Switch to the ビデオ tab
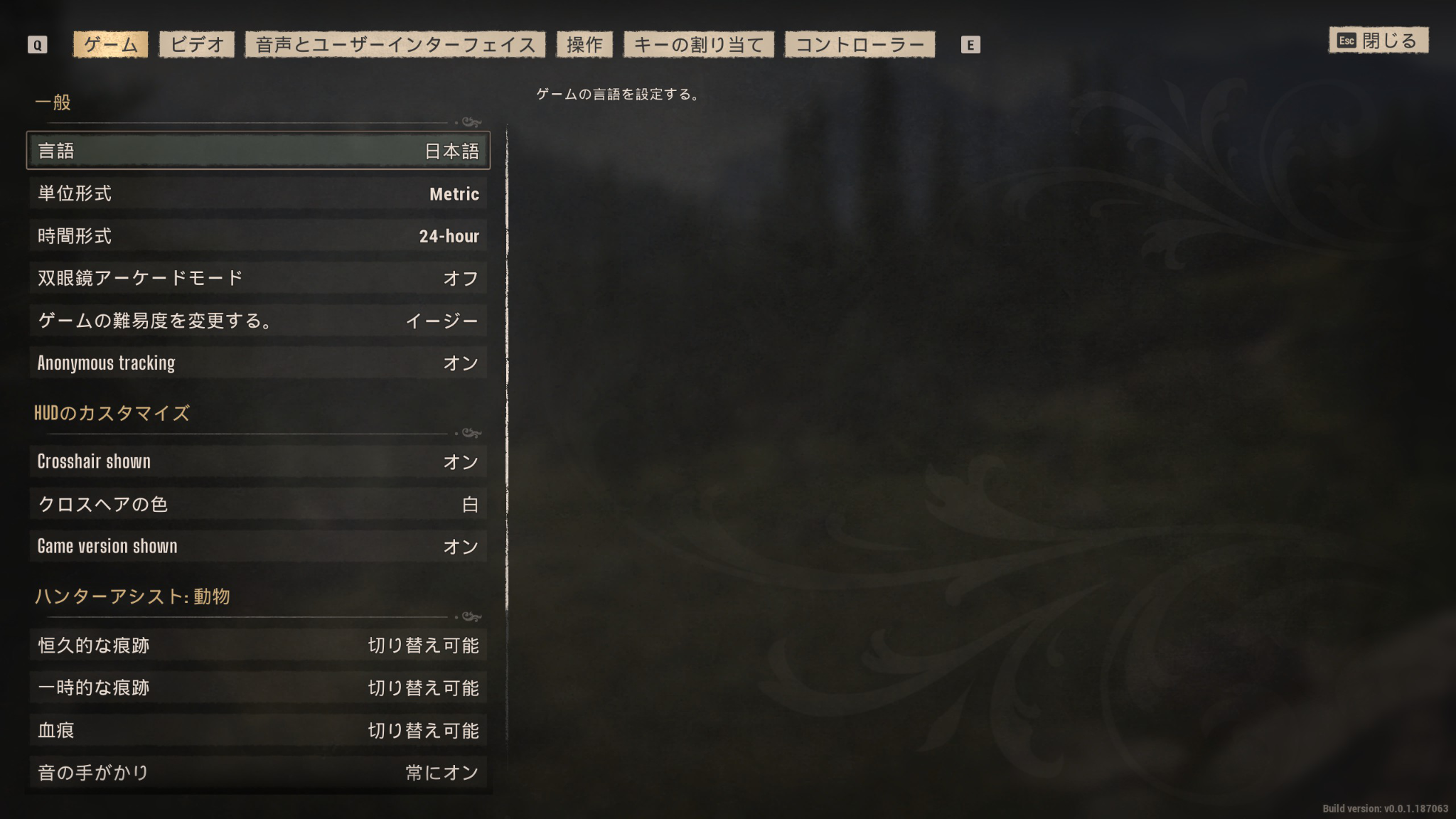 tap(196, 43)
